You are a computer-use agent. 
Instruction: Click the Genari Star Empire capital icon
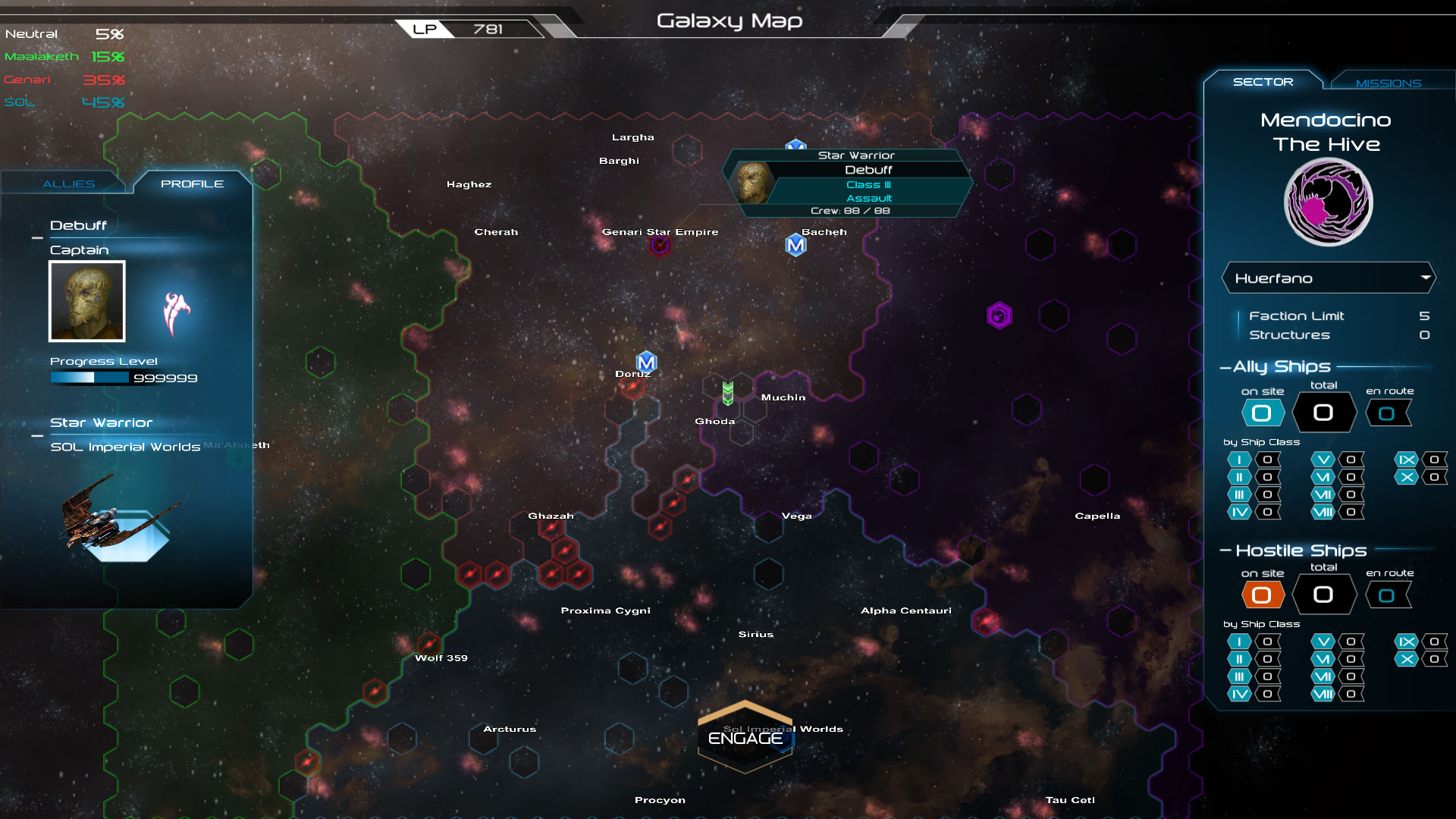tap(660, 245)
